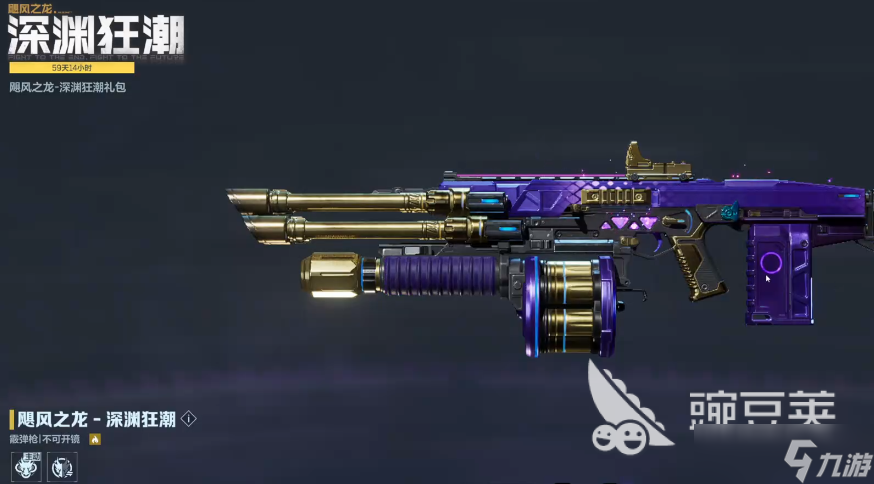Viewport: 874px width, 484px height.
Task: Select the second weapon skill icon
Action: pyautogui.click(x=60, y=465)
